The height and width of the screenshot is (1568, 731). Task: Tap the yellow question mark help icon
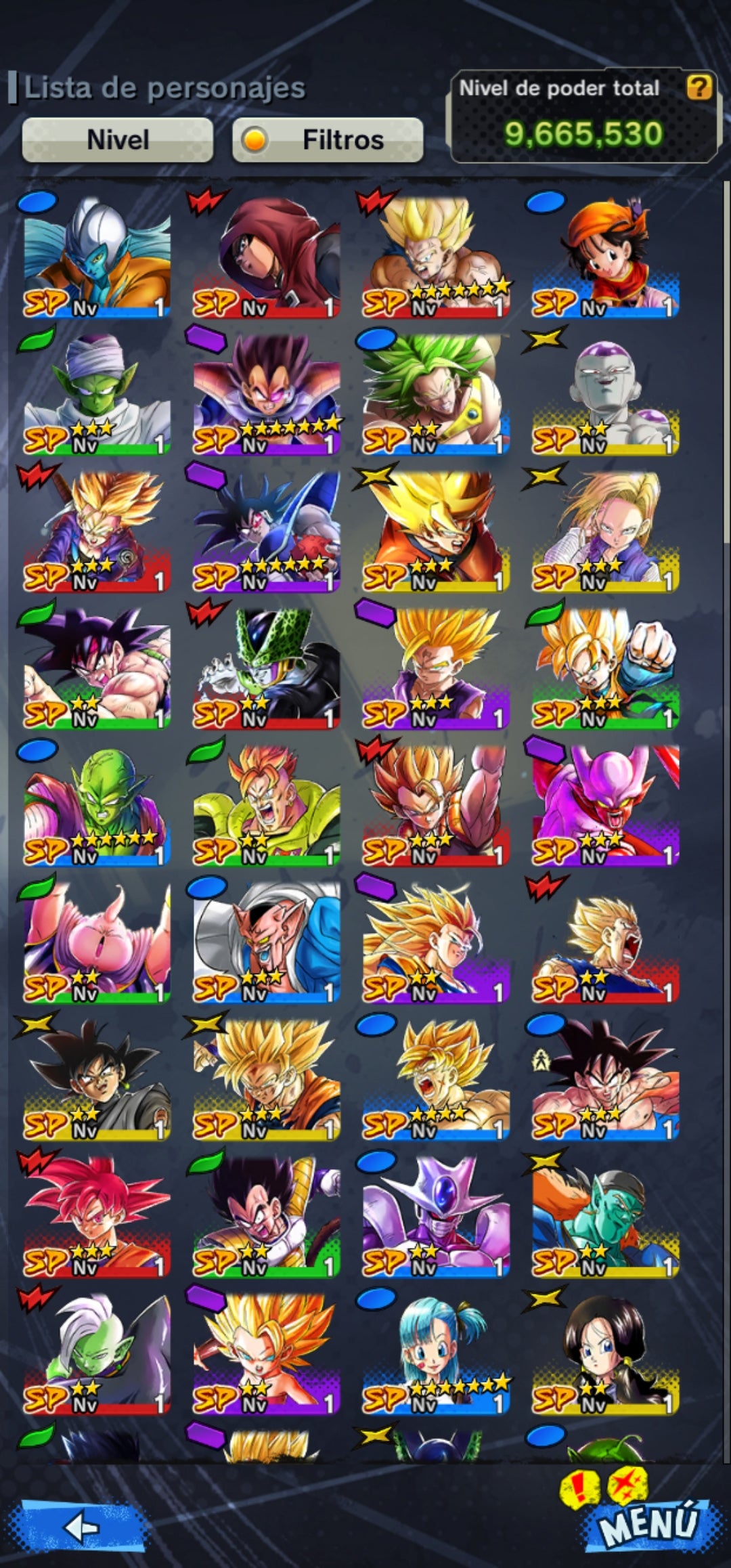[x=699, y=87]
